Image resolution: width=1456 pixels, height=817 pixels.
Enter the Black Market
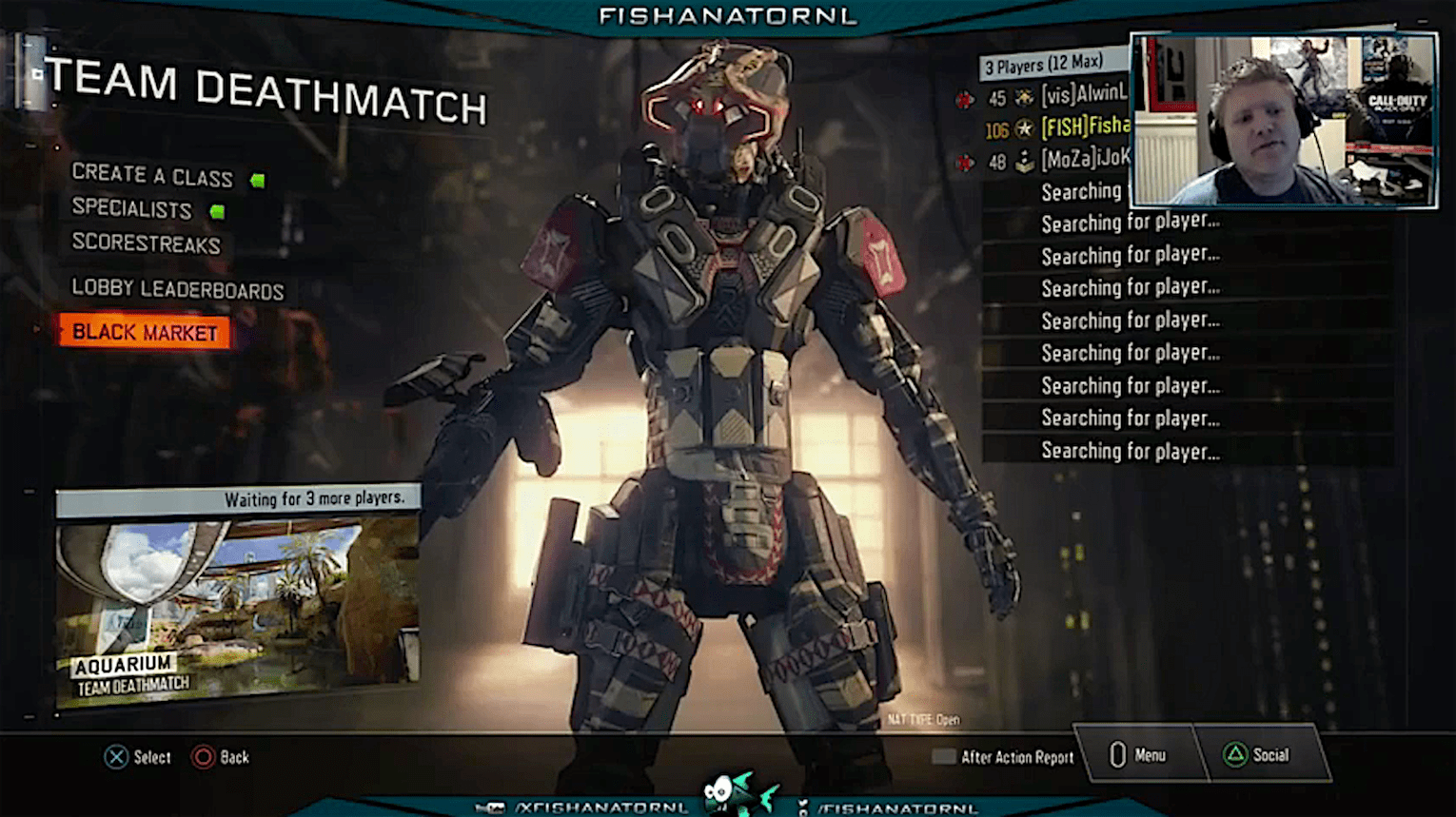click(145, 332)
